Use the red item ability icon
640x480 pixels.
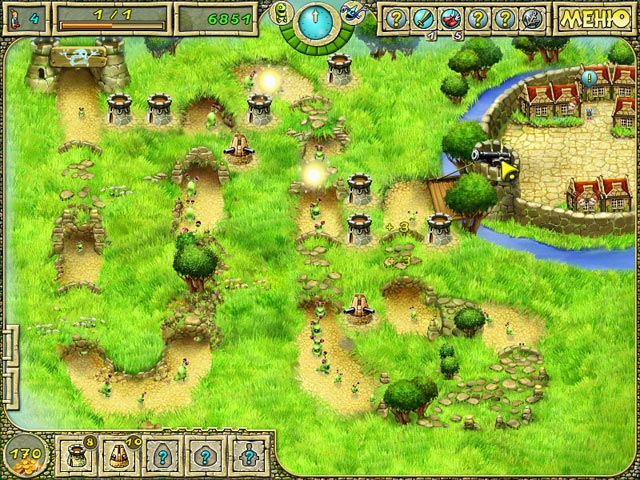(x=449, y=19)
